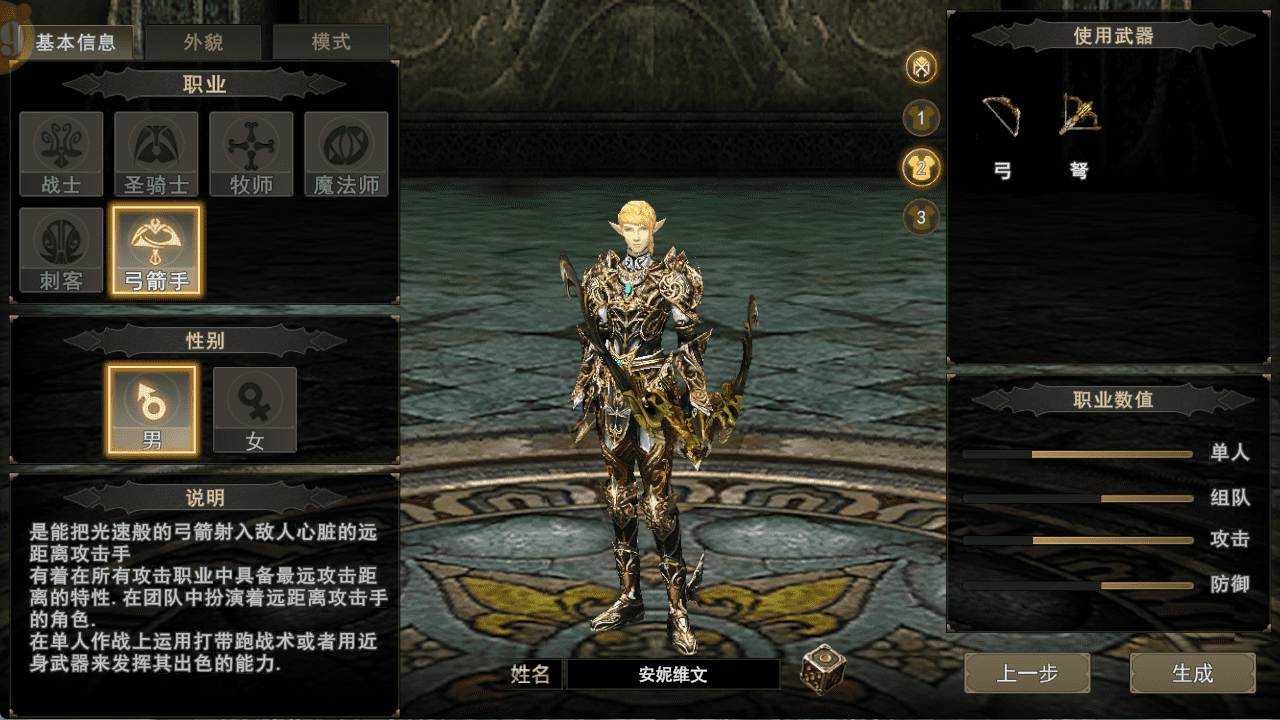Preview armor set number 1
The height and width of the screenshot is (720, 1280).
[x=921, y=118]
